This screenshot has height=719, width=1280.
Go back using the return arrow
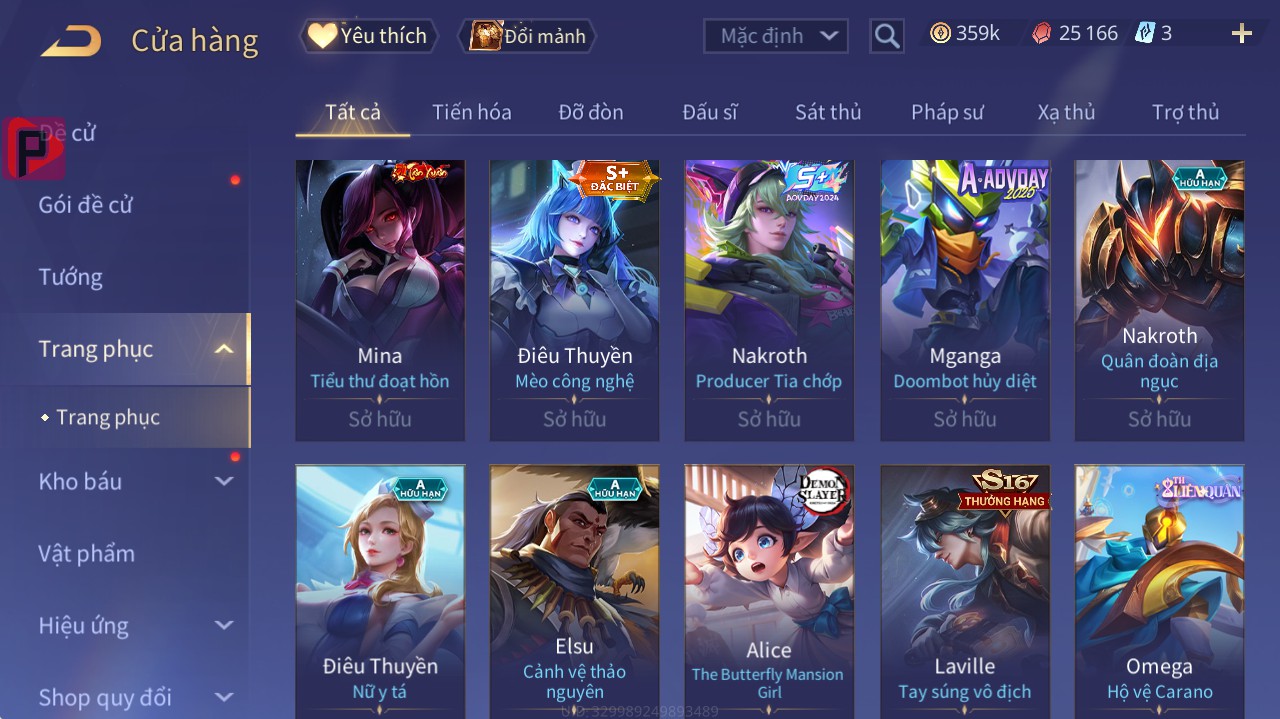coord(71,41)
